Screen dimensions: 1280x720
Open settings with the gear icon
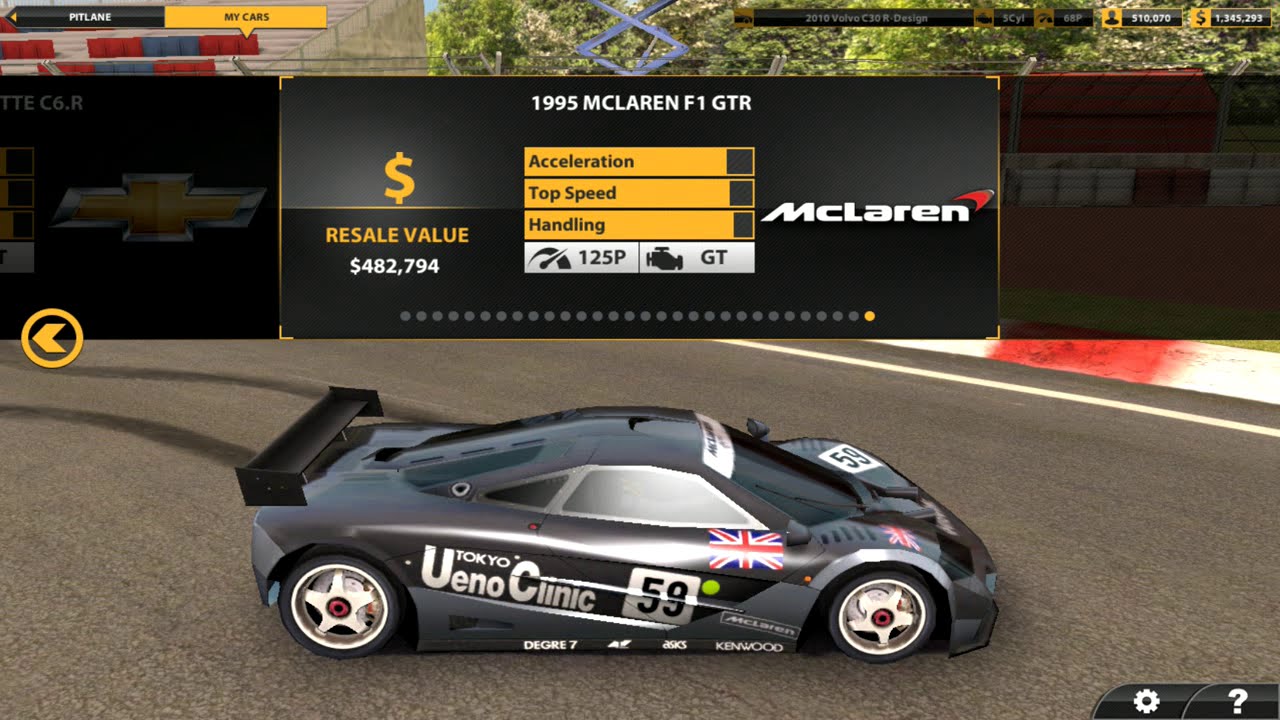coord(1146,701)
